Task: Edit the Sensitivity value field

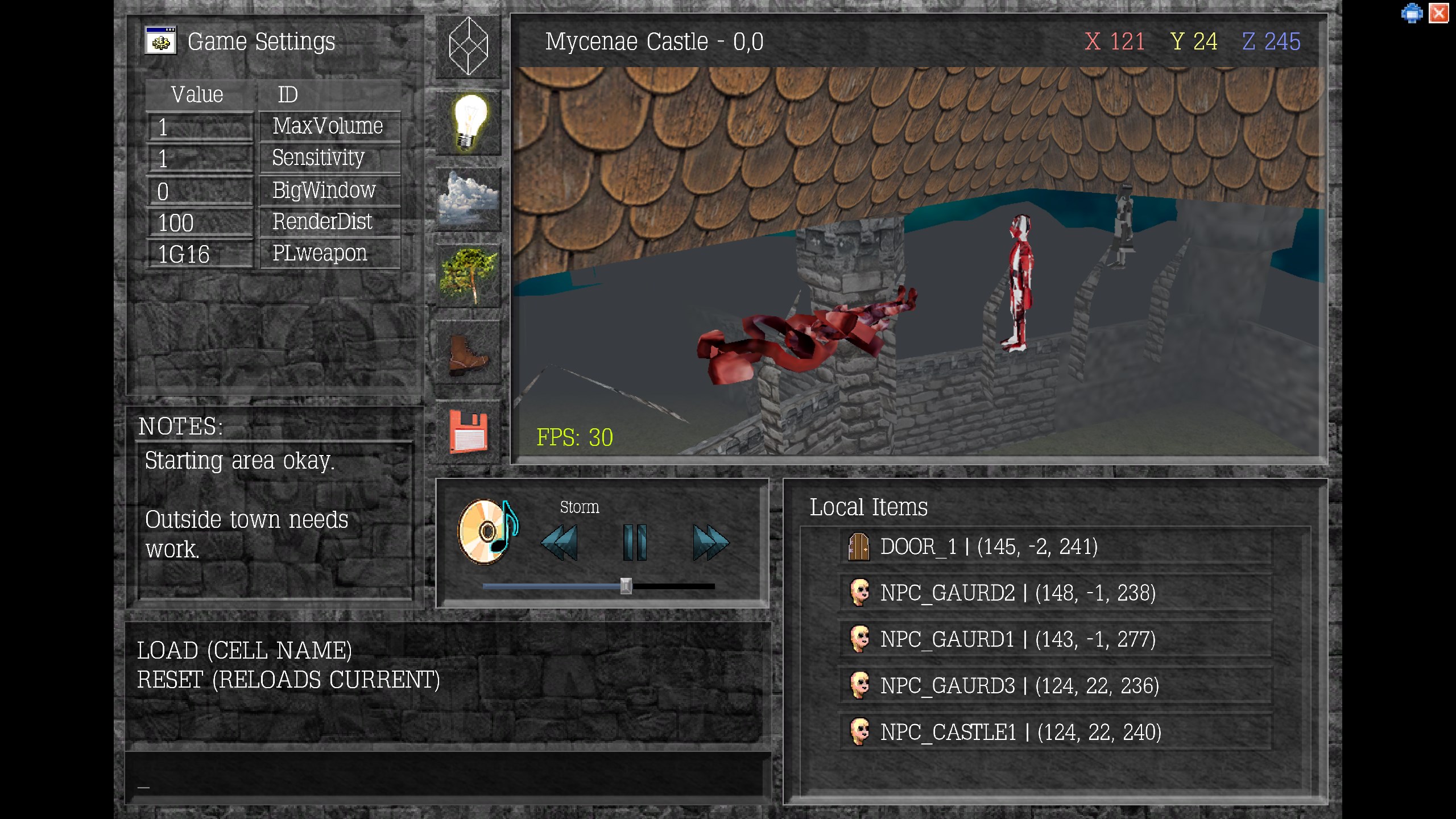Action: (200, 159)
